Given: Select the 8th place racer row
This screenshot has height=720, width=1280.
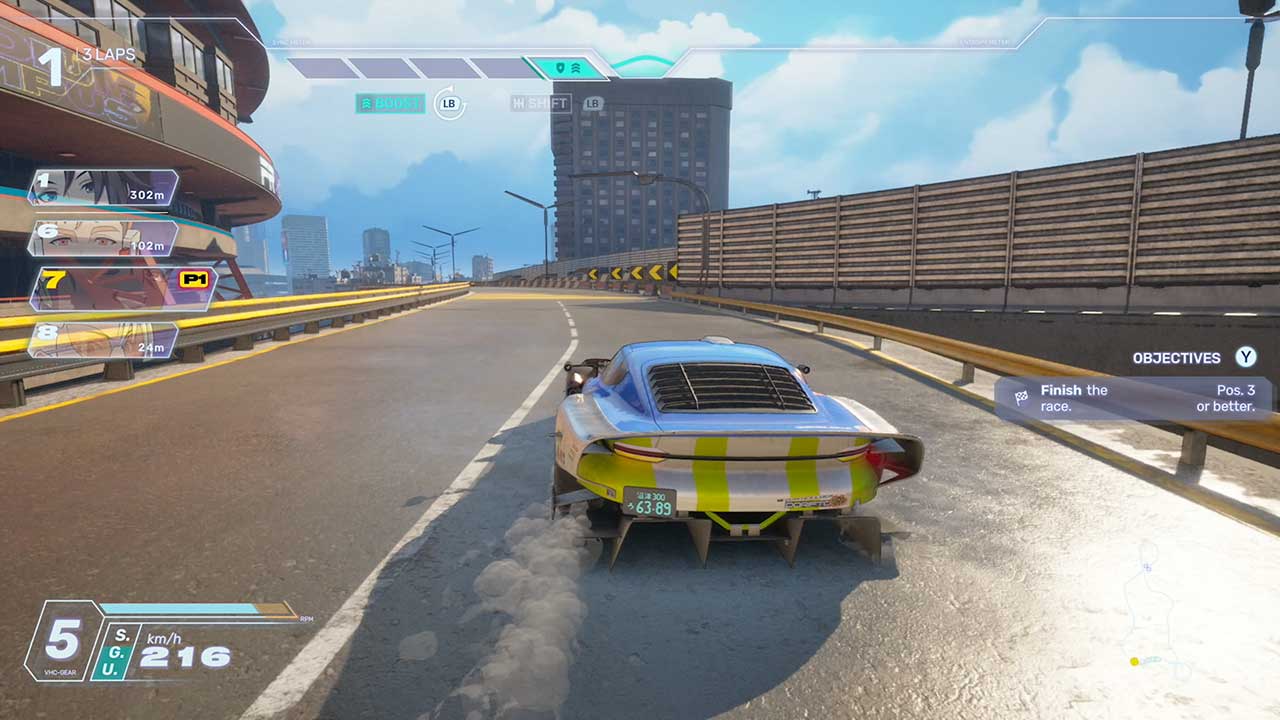Looking at the screenshot, I should [x=103, y=341].
